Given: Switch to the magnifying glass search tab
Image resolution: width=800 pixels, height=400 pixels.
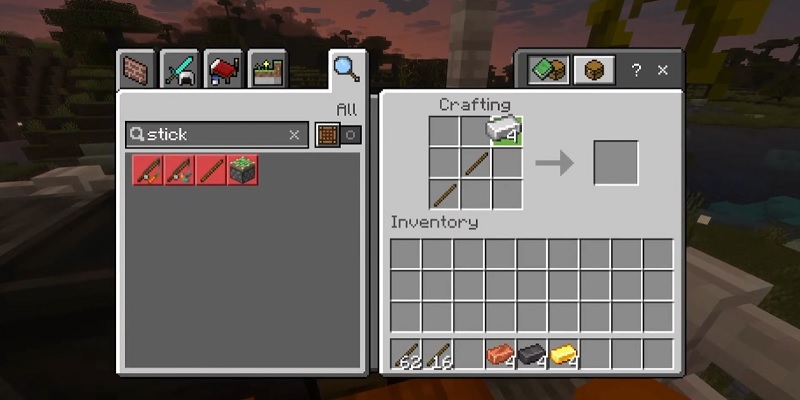Looking at the screenshot, I should tap(345, 68).
